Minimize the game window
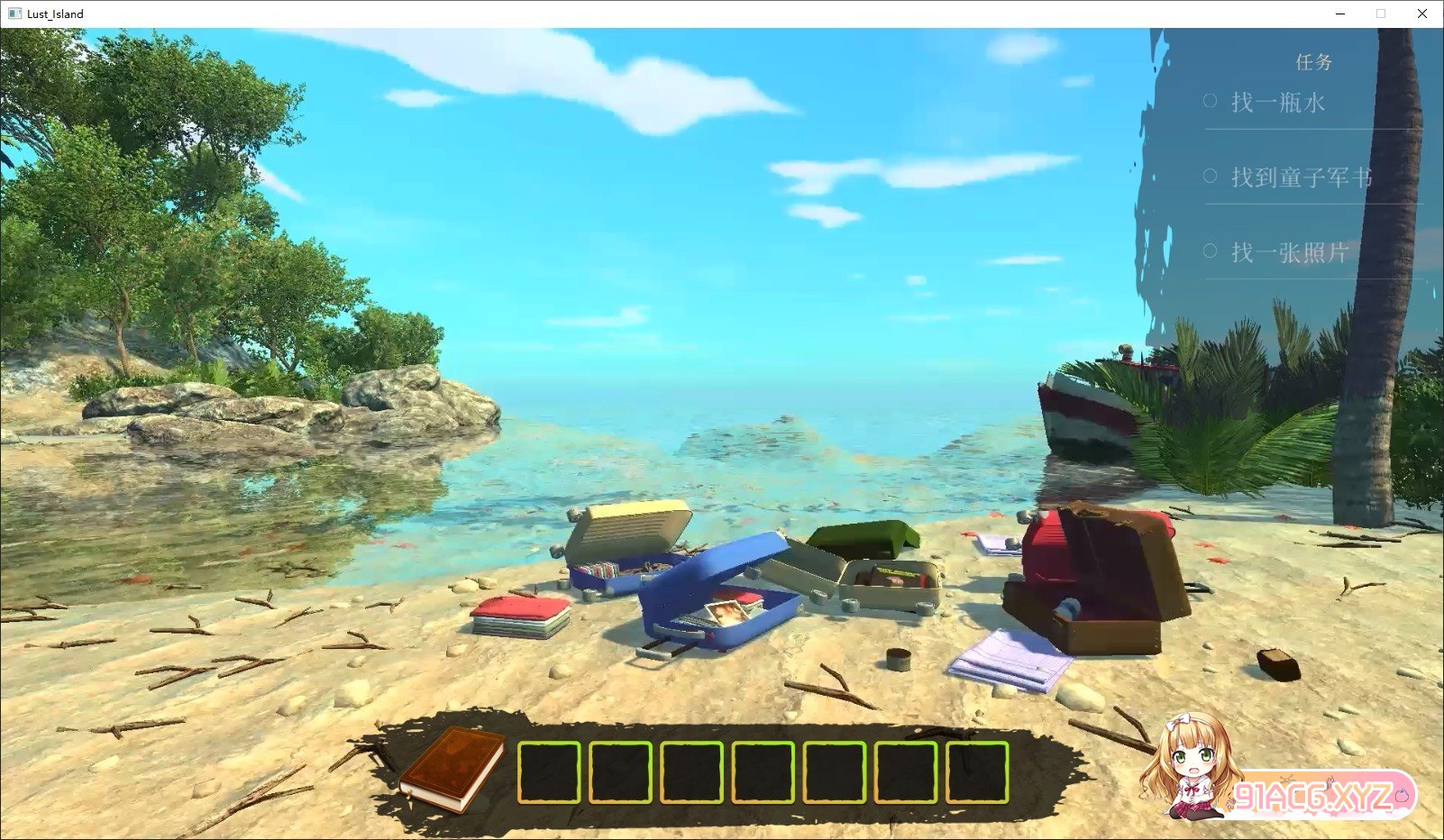1444x840 pixels. [1340, 14]
